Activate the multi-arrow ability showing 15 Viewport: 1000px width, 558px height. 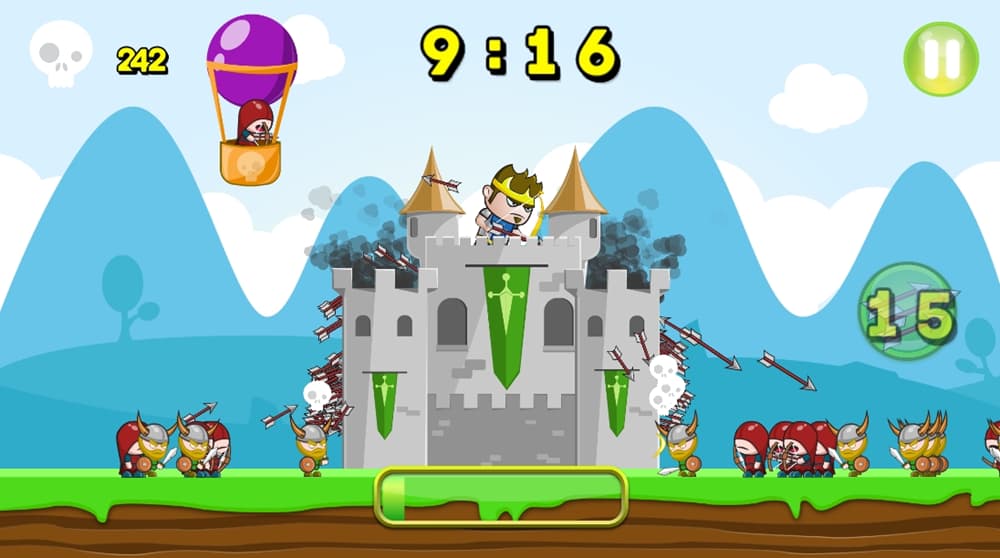(908, 313)
